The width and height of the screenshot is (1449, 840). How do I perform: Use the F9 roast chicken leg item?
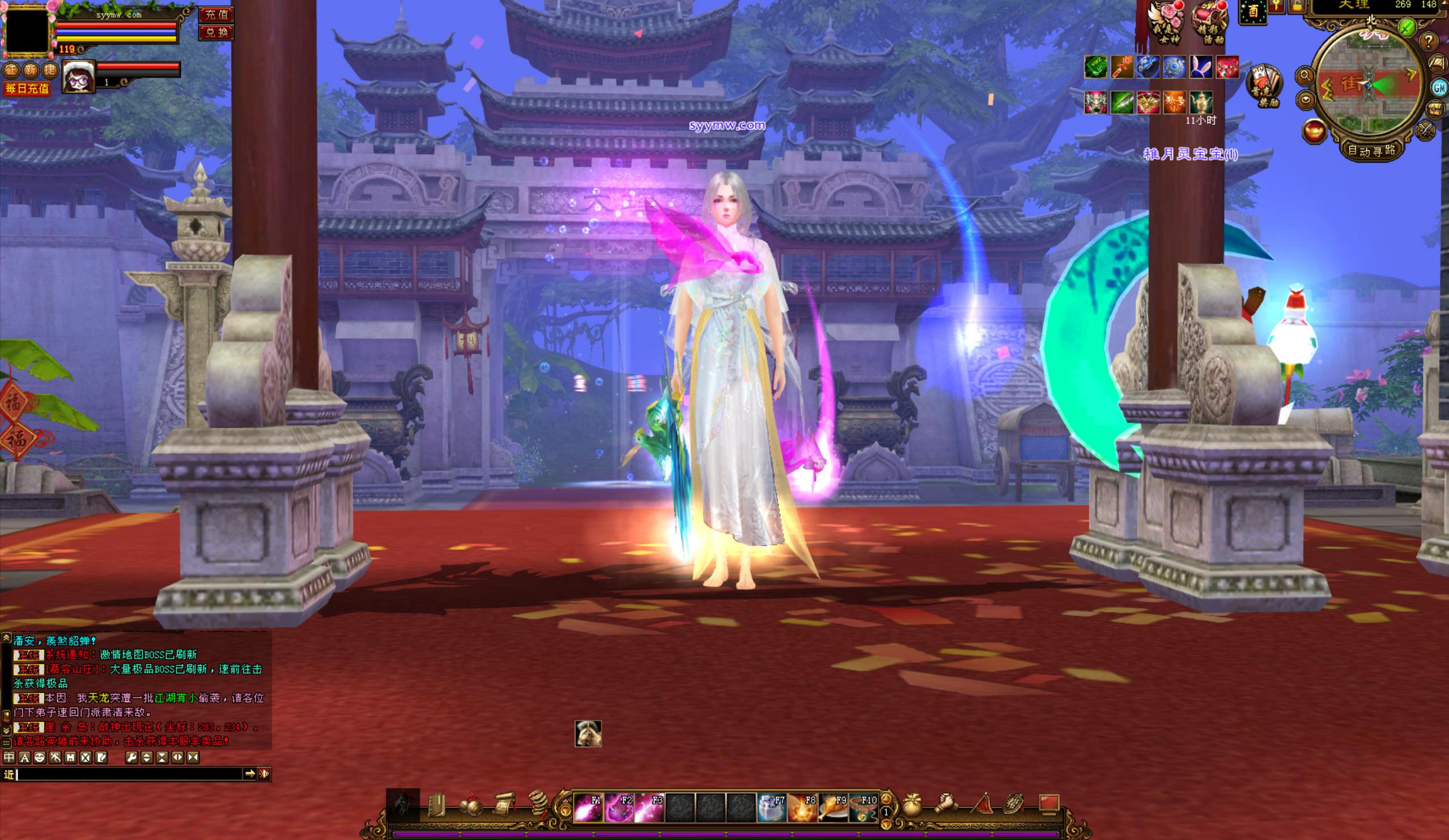[832, 807]
